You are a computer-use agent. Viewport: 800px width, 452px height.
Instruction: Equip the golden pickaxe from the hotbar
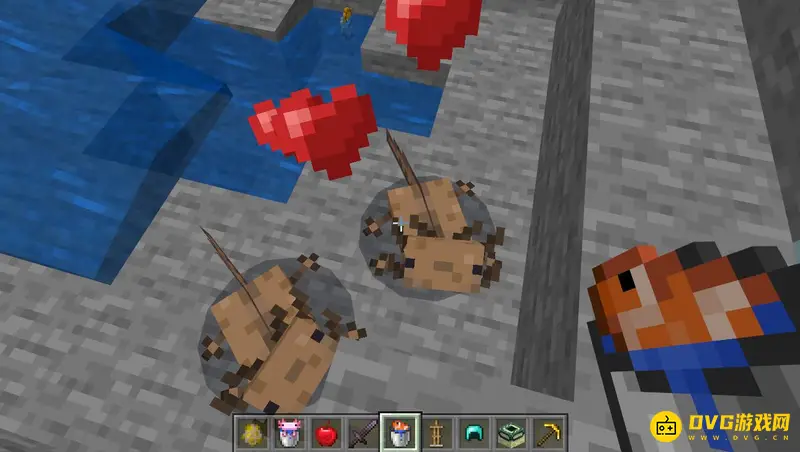[x=547, y=433]
